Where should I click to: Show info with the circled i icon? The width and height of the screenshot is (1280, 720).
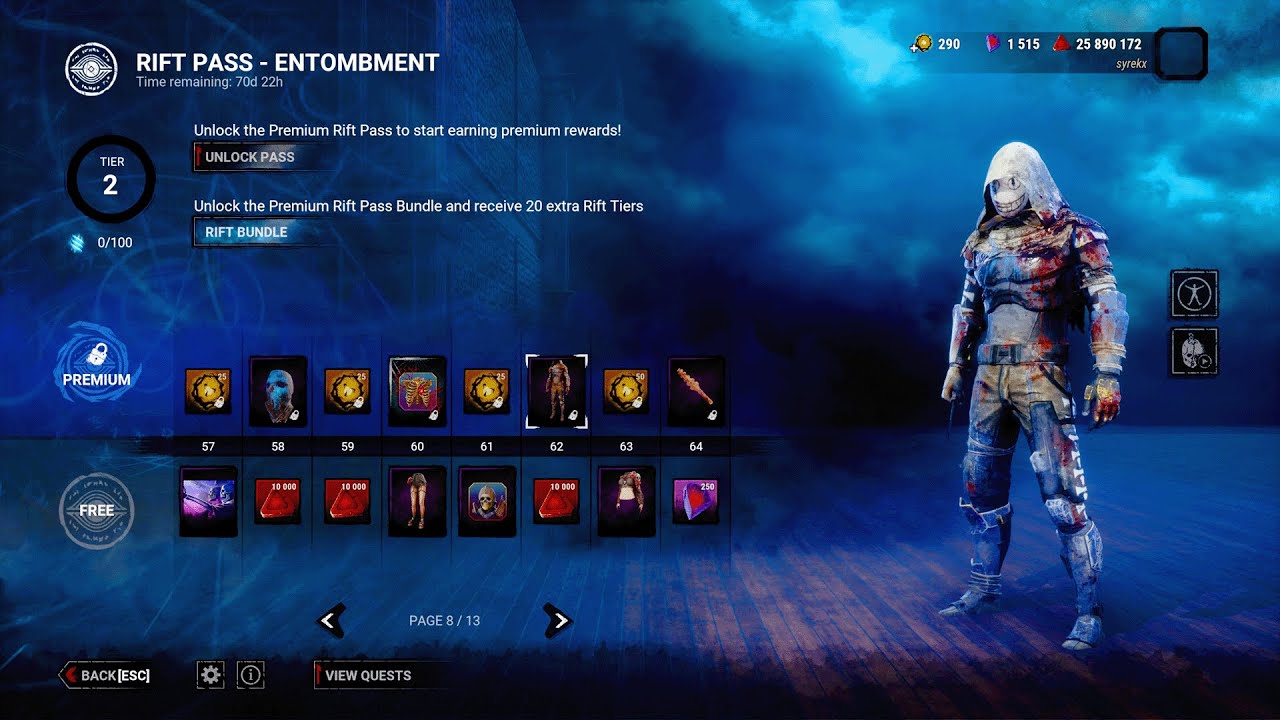pyautogui.click(x=250, y=675)
